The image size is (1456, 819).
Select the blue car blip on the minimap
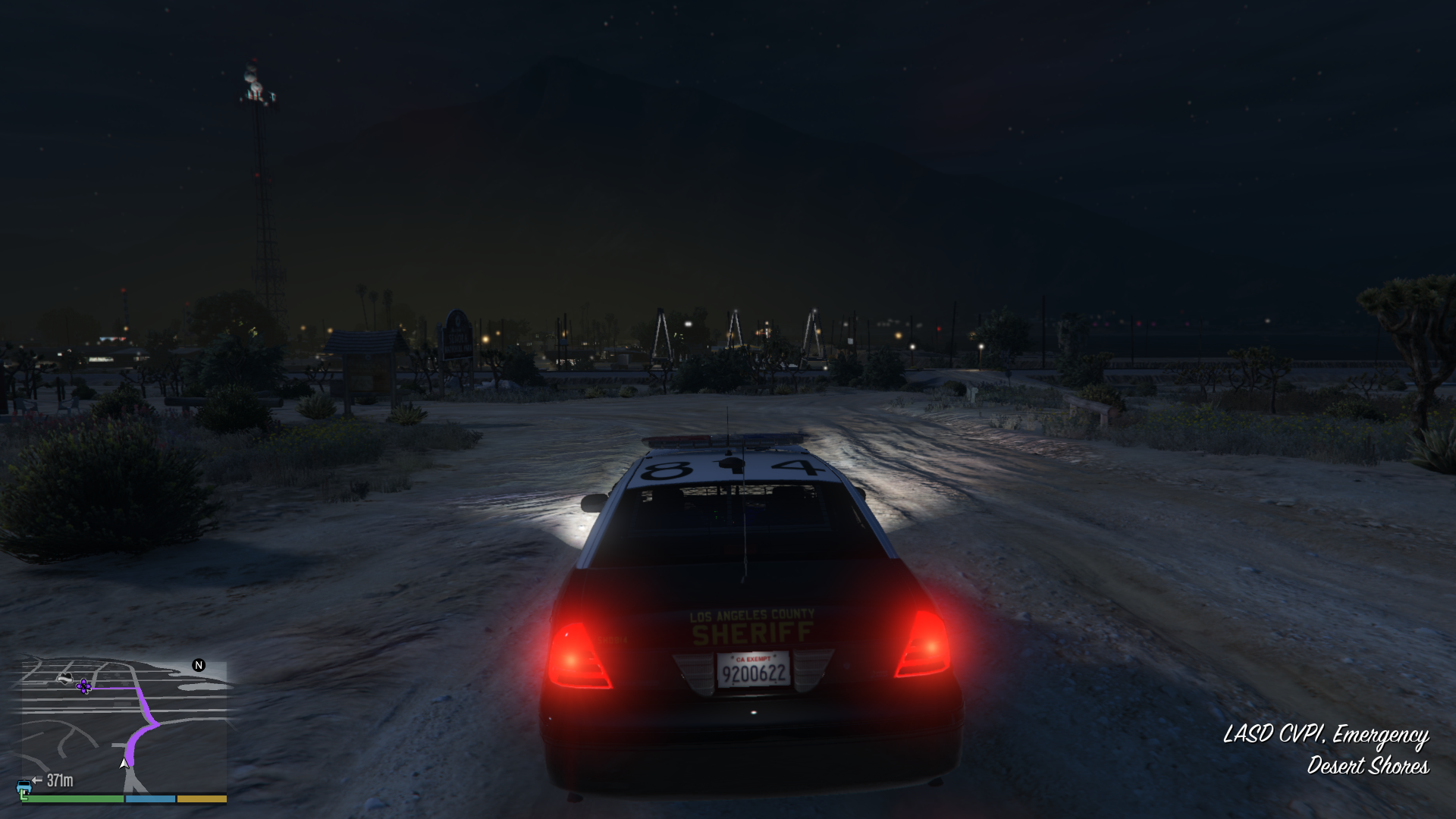pyautogui.click(x=24, y=783)
